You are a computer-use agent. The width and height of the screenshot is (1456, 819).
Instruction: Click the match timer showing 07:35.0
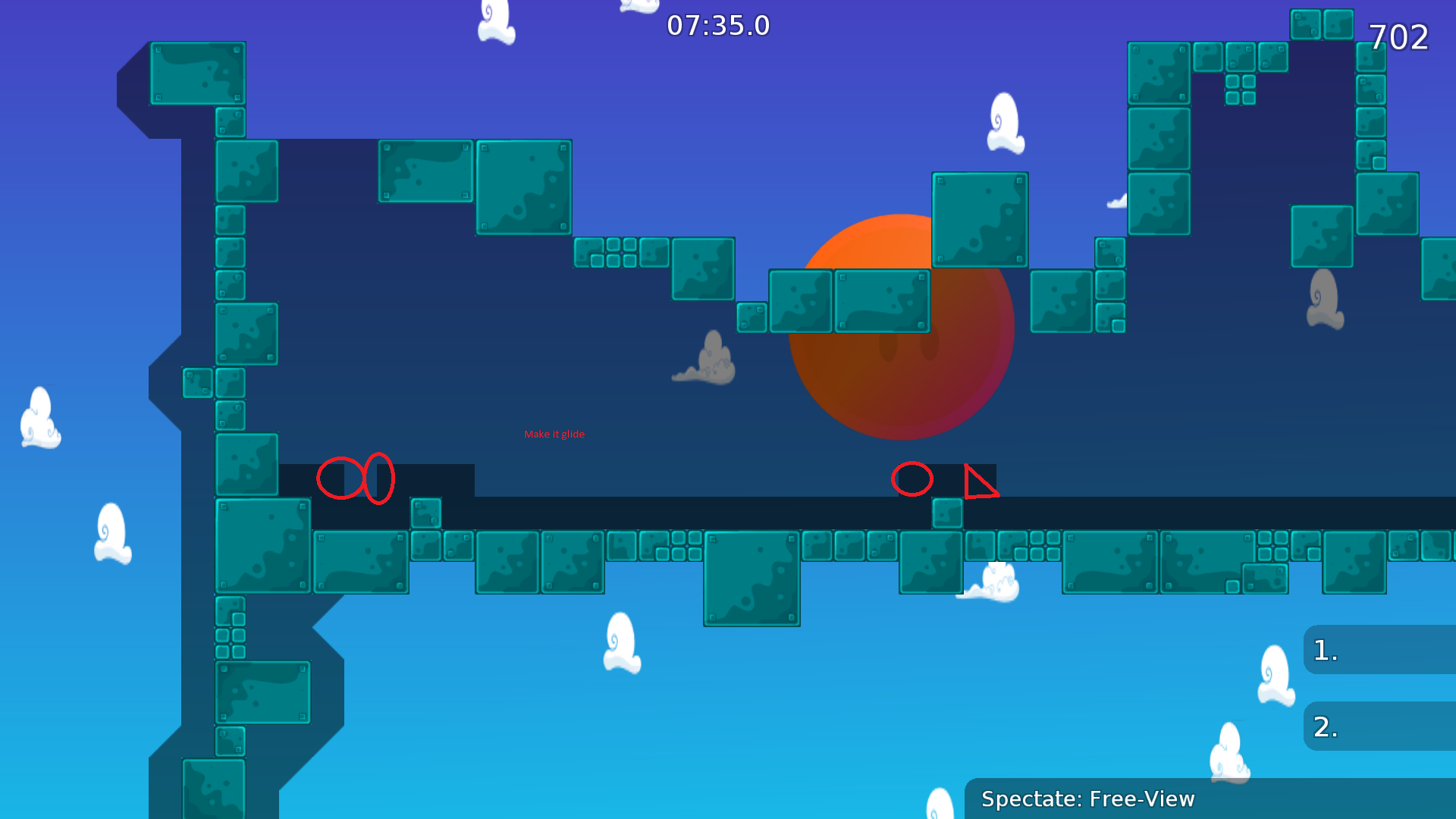pyautogui.click(x=717, y=25)
